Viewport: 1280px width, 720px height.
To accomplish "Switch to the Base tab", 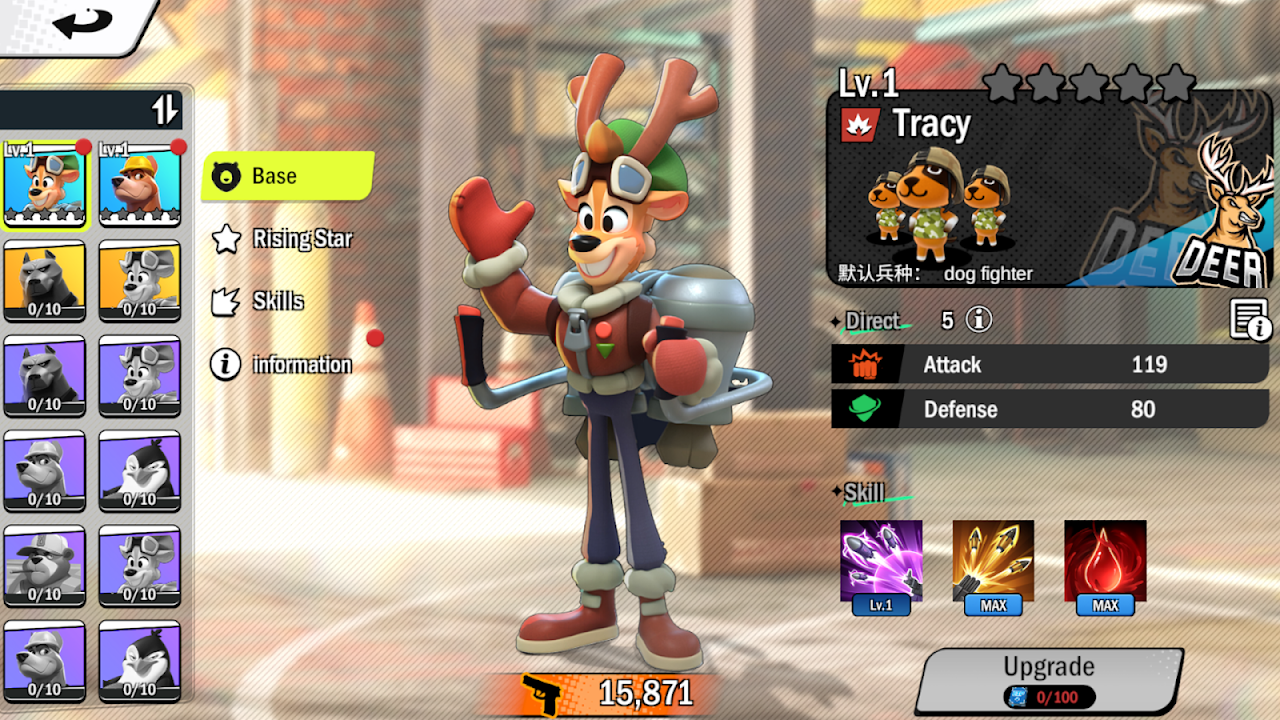I will (288, 176).
